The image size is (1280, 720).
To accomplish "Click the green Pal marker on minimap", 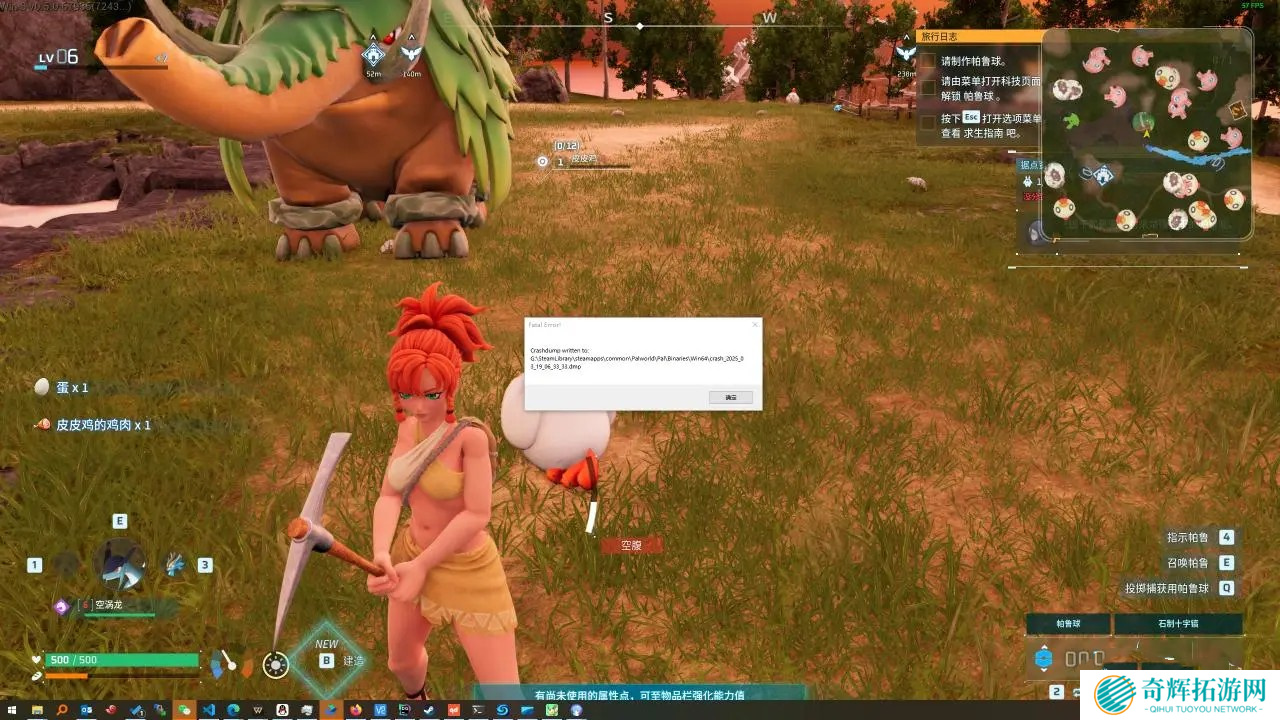I will tap(1072, 121).
